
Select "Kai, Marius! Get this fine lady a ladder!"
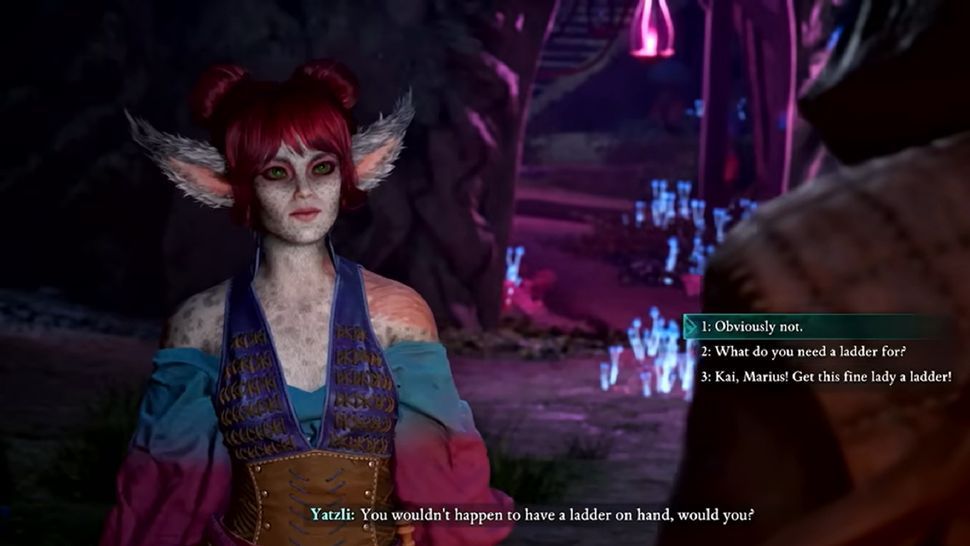[825, 377]
